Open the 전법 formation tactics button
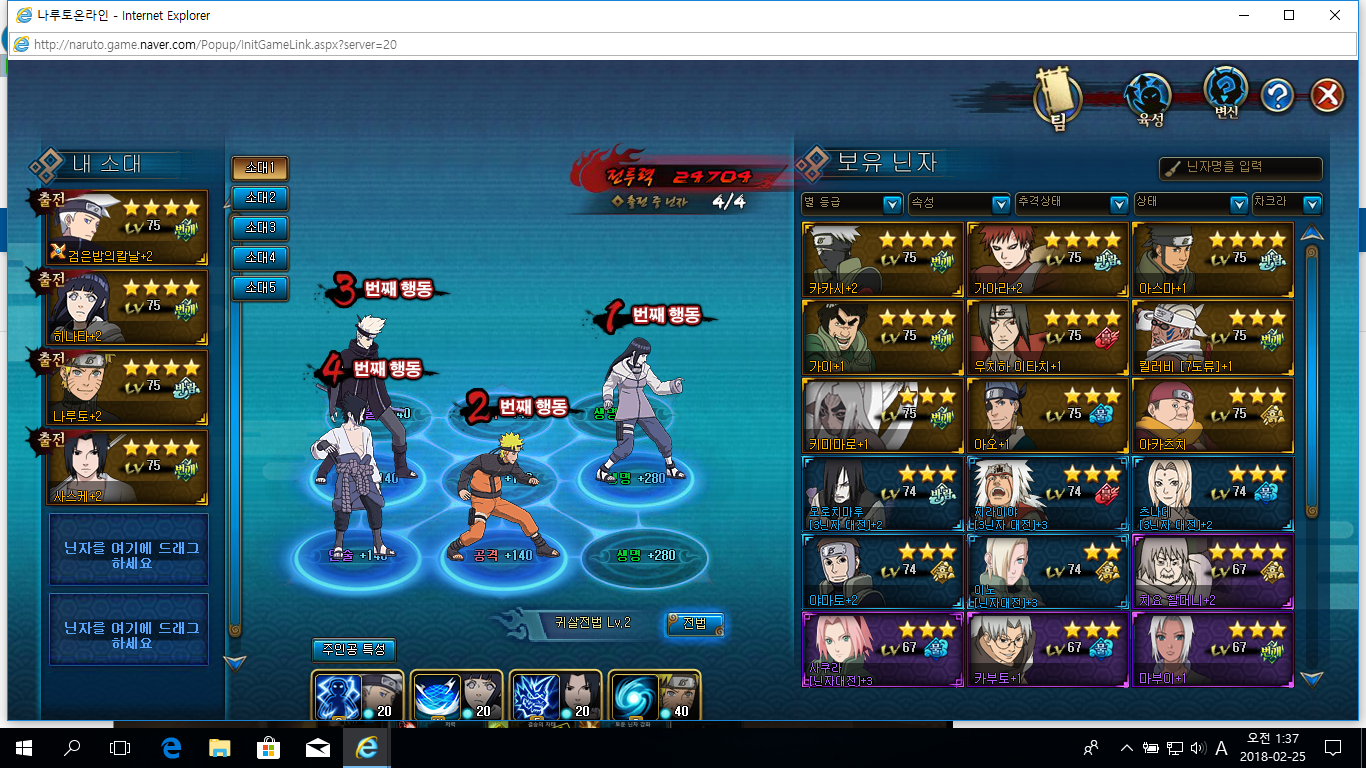This screenshot has height=768, width=1366. 694,623
